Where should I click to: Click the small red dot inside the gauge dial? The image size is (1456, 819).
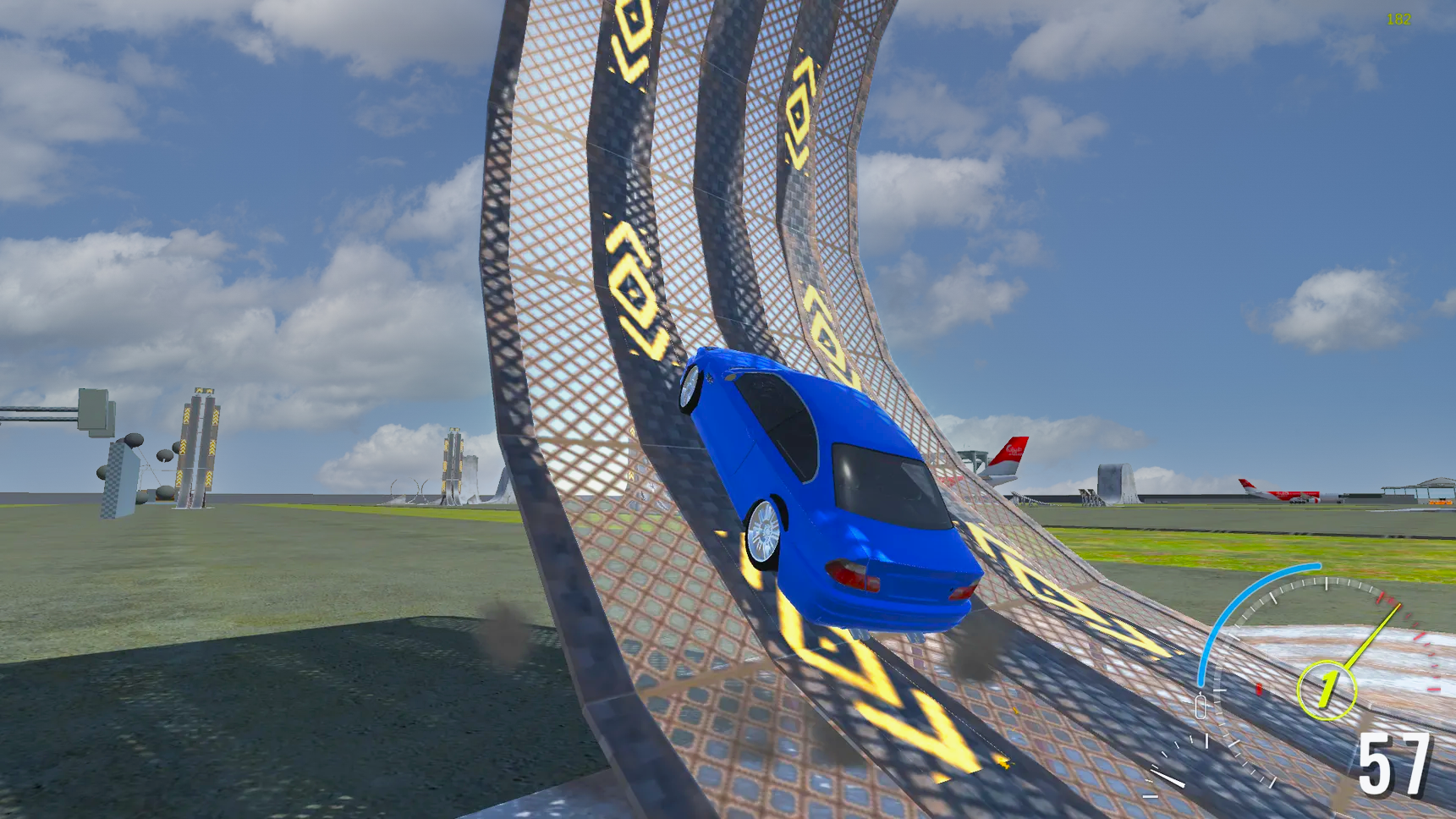pos(1258,689)
